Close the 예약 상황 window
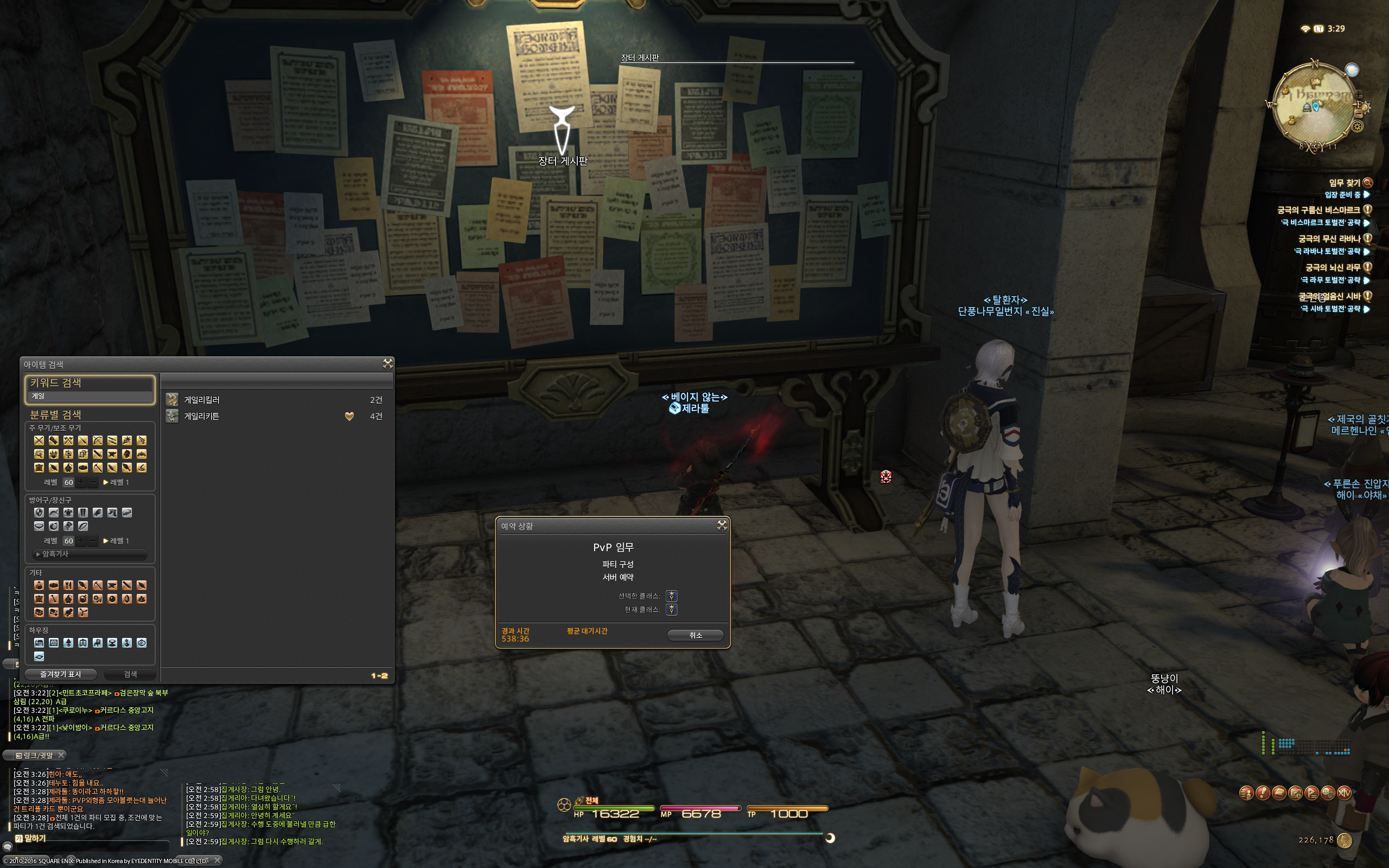This screenshot has width=1389, height=868. (722, 525)
